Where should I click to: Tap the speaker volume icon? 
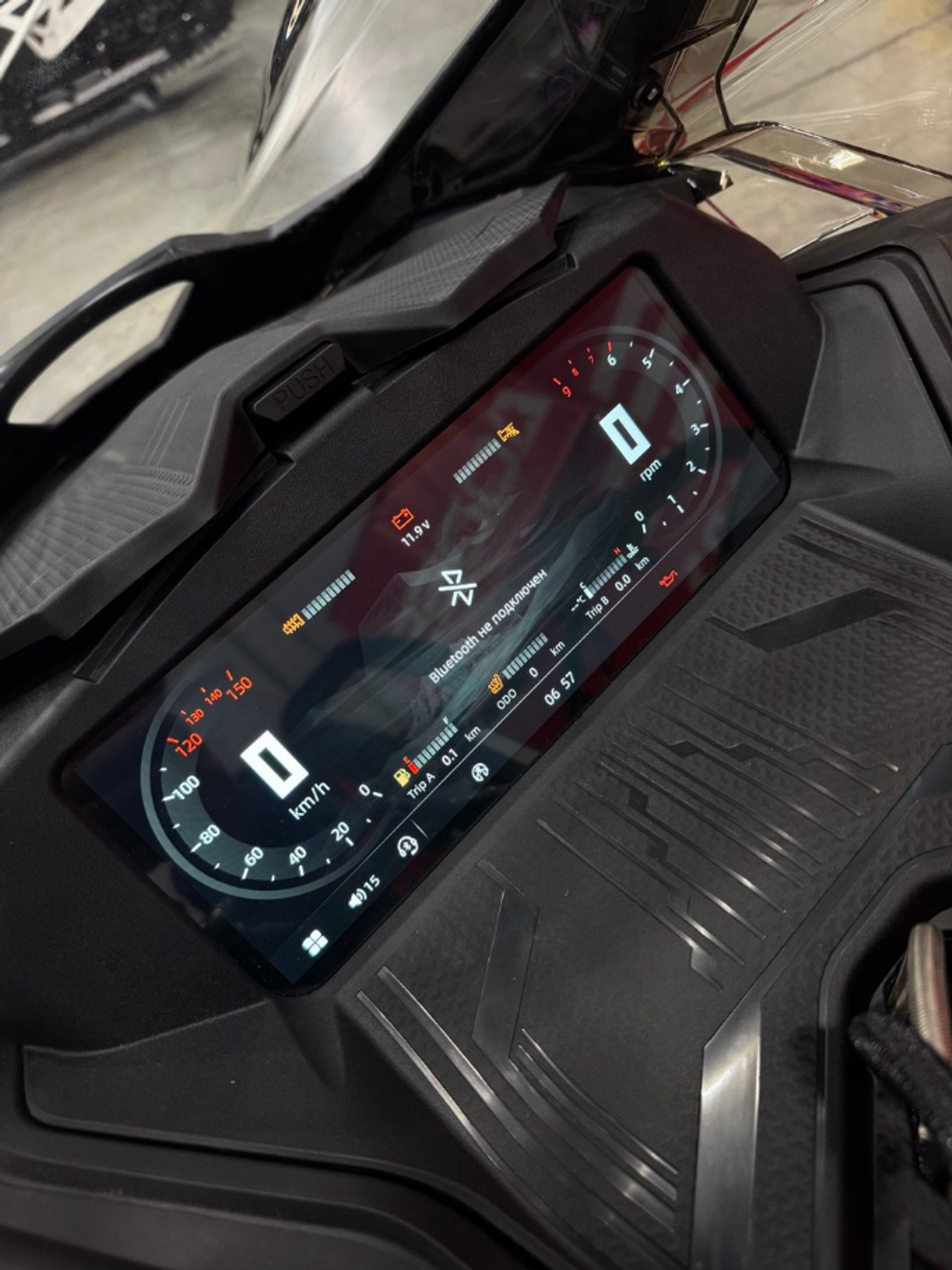pos(357,898)
